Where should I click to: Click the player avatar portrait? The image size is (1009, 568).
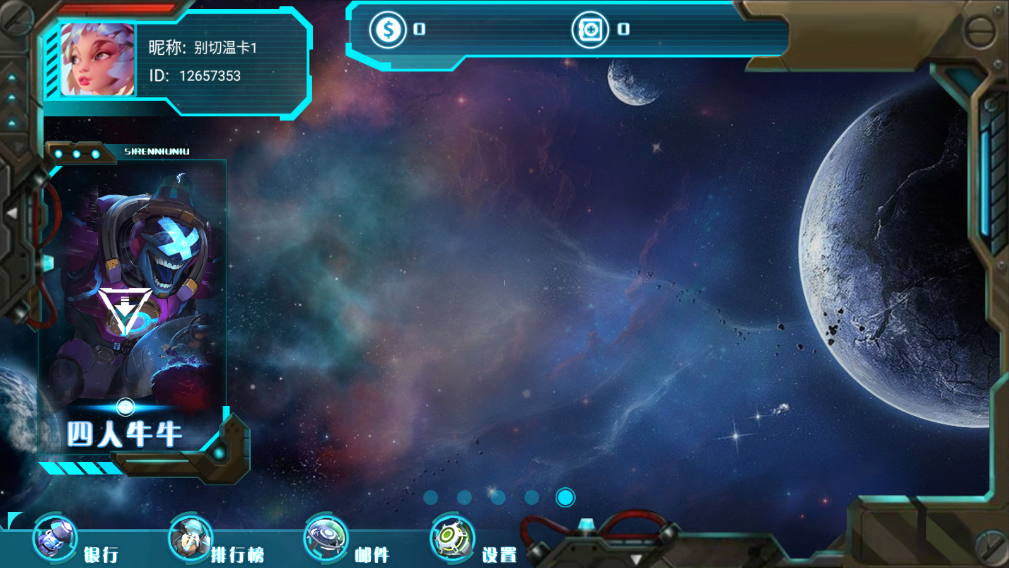[97, 60]
